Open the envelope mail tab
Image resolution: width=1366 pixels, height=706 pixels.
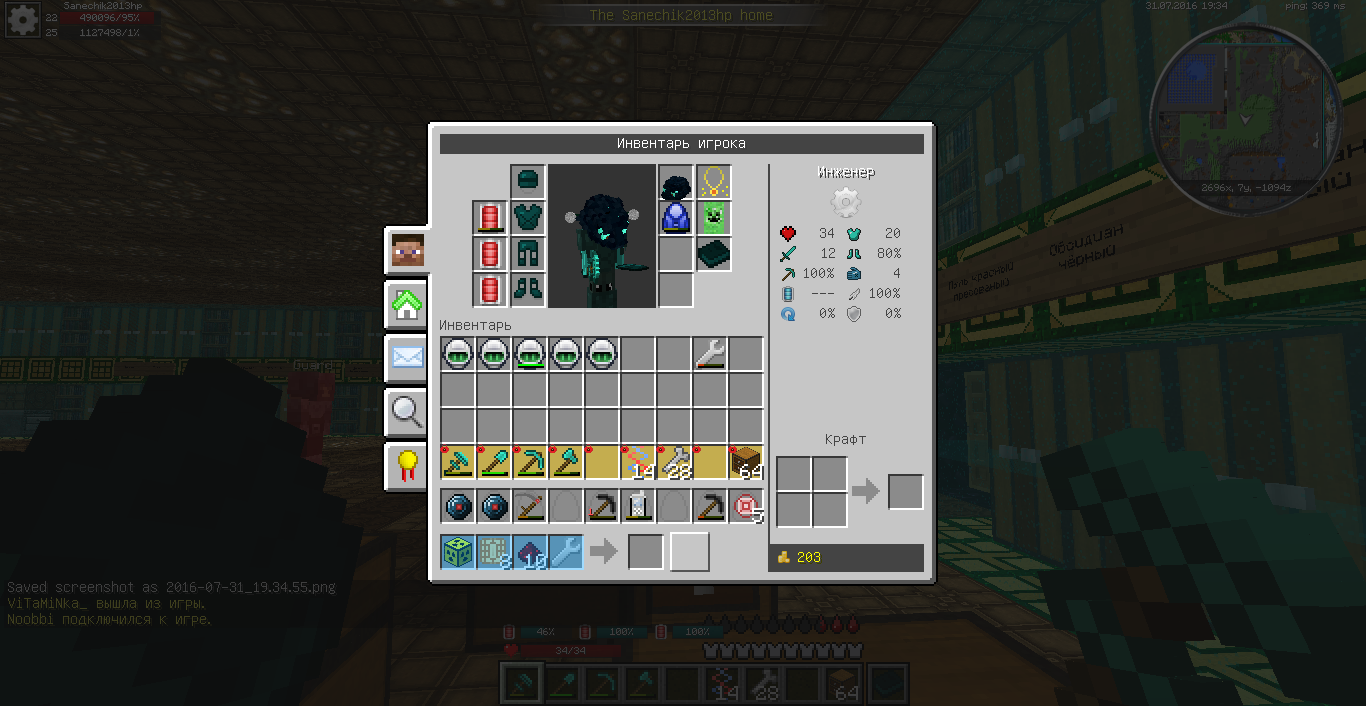(408, 357)
